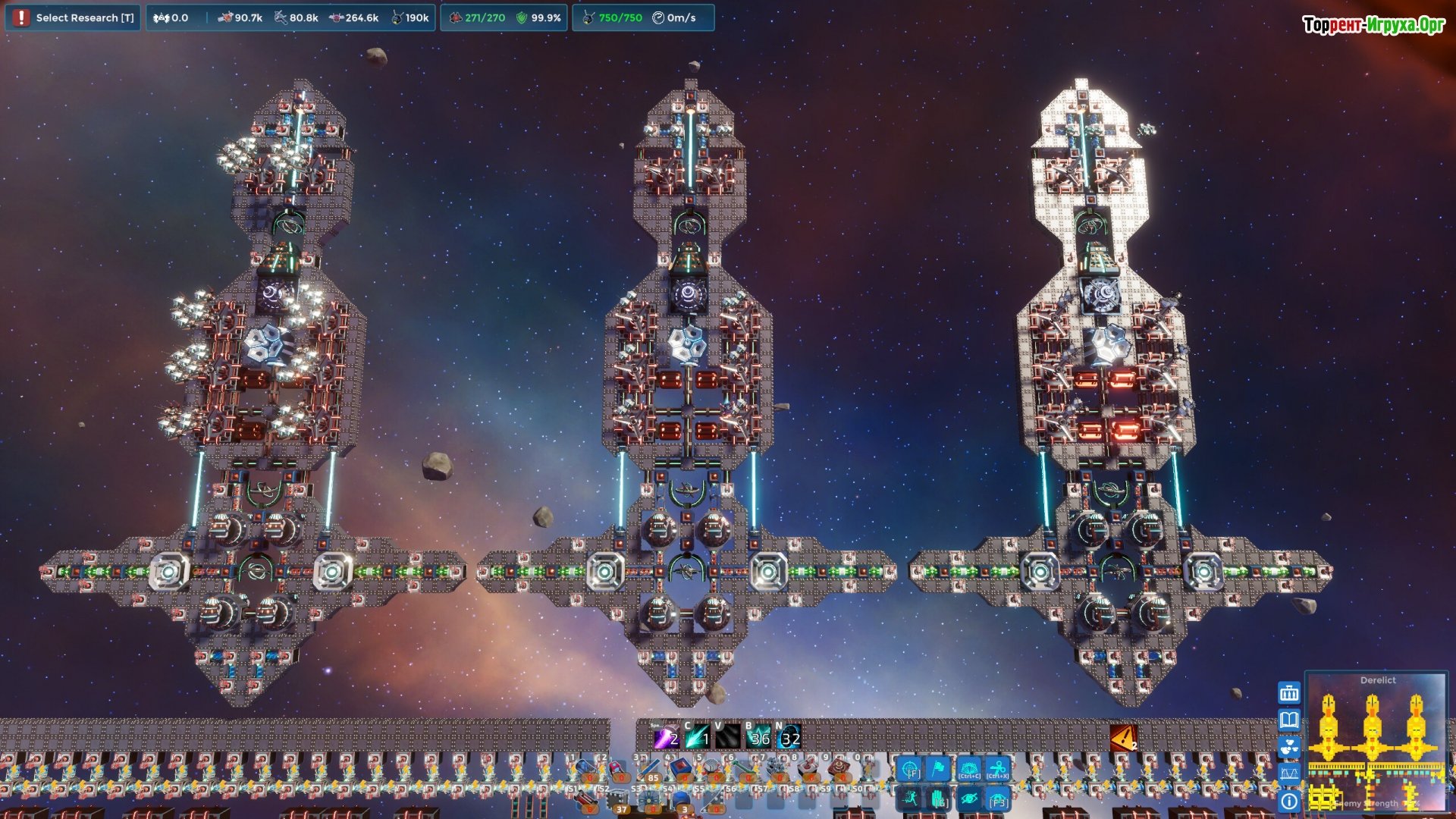Open the open-book codex button
The image size is (1456, 819).
[x=1289, y=720]
